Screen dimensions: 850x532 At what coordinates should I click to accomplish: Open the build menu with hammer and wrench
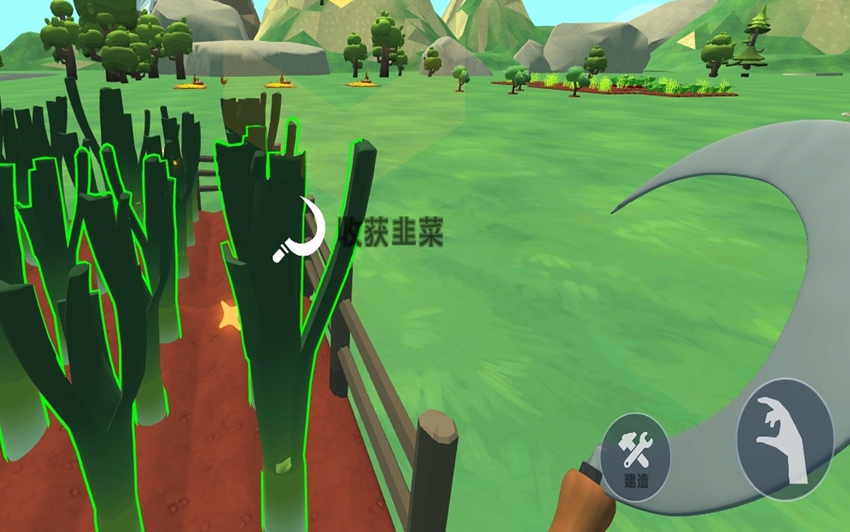click(636, 457)
